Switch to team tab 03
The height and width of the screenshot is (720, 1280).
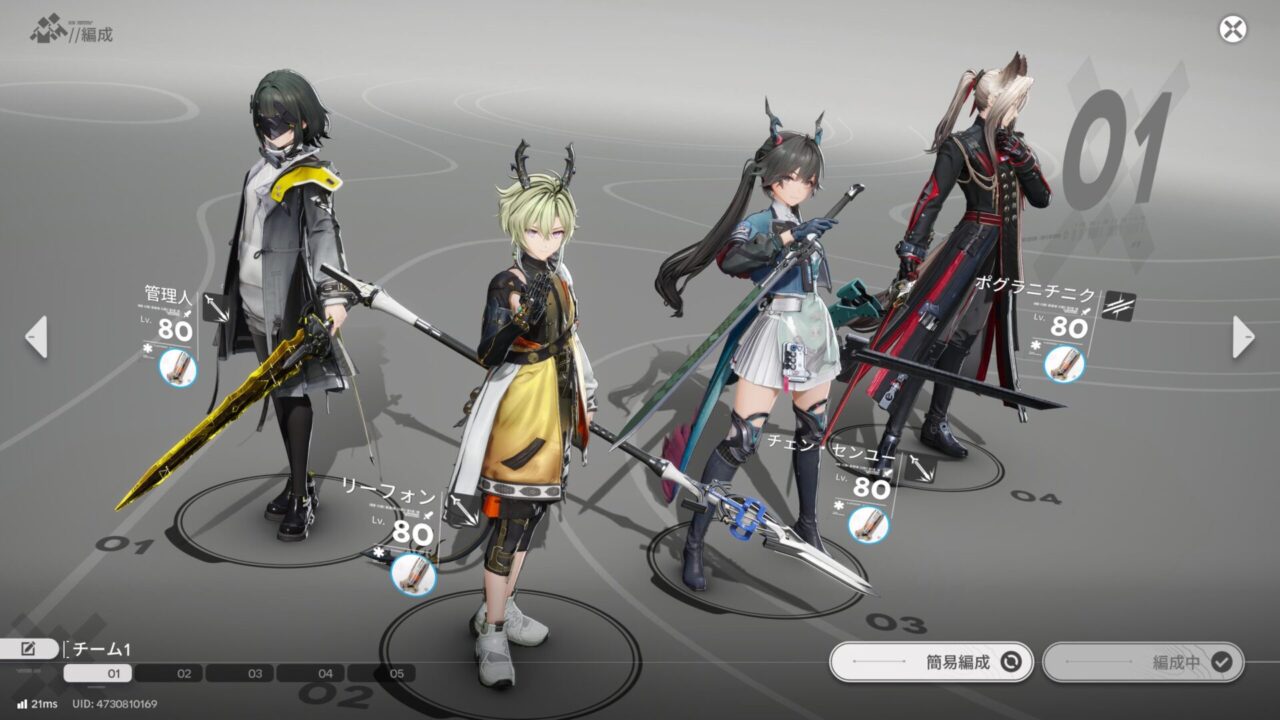tap(255, 674)
